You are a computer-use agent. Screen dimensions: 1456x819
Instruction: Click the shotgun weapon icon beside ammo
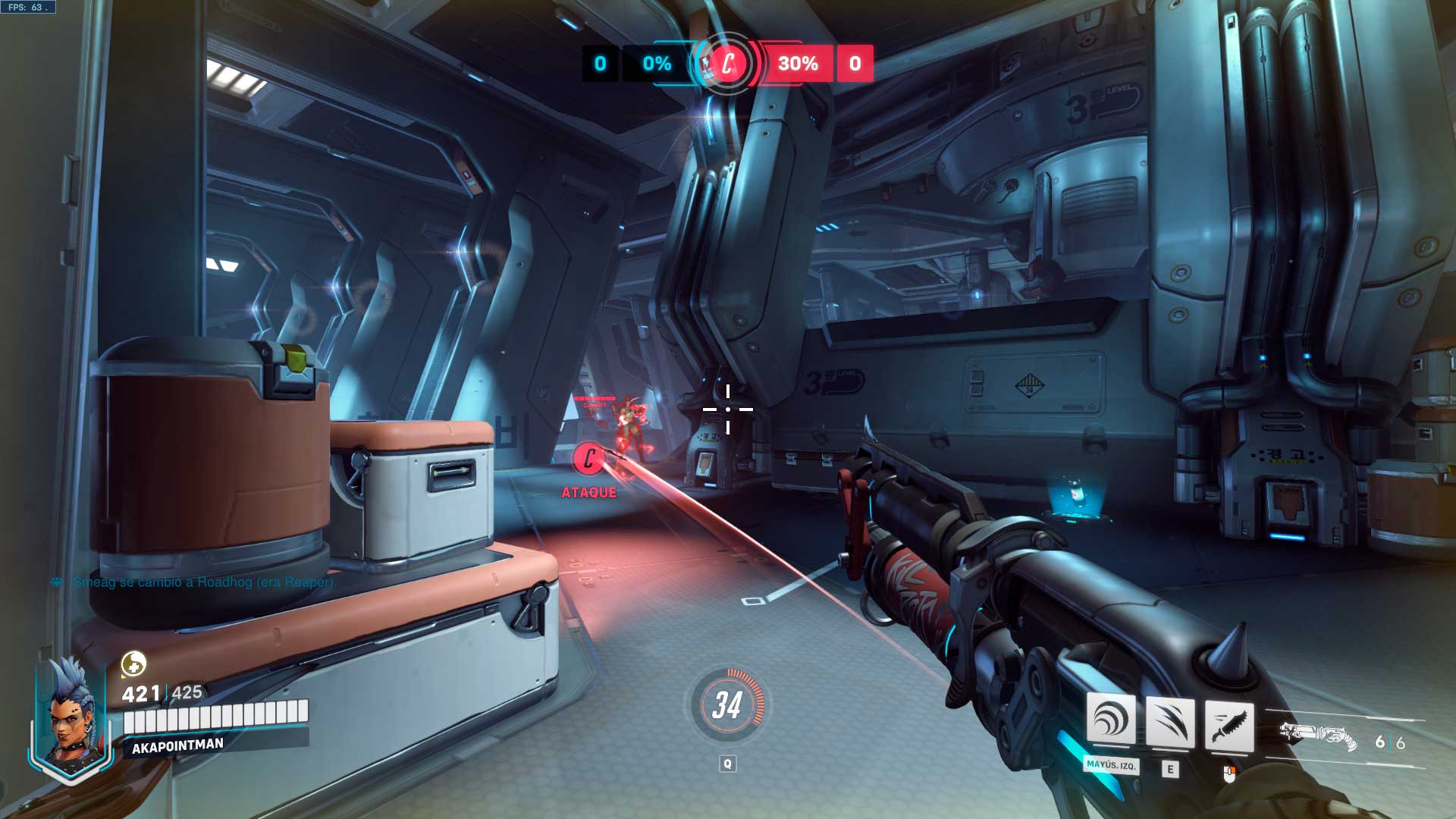(1318, 736)
